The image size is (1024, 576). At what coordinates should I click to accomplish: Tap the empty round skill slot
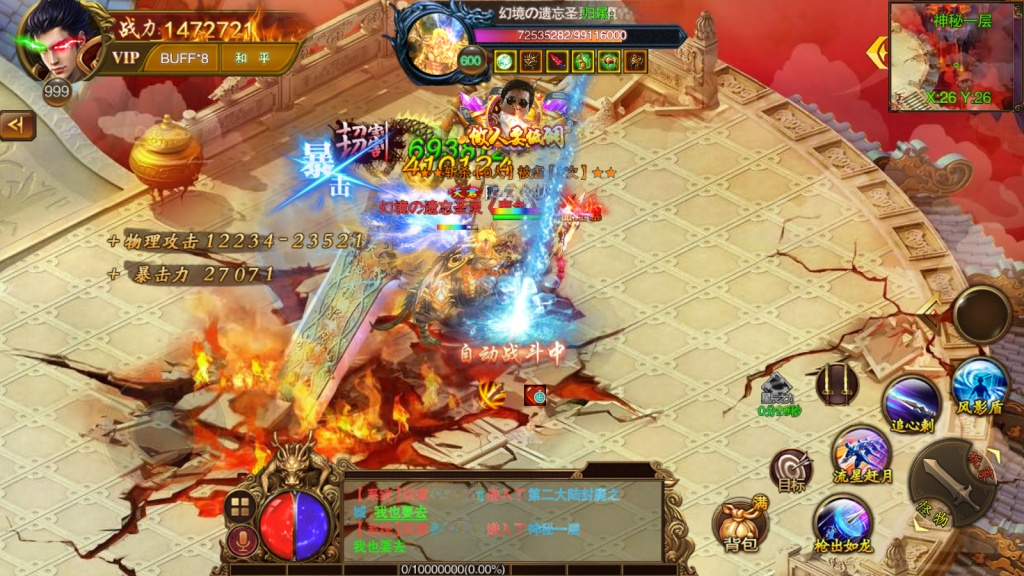[x=981, y=314]
